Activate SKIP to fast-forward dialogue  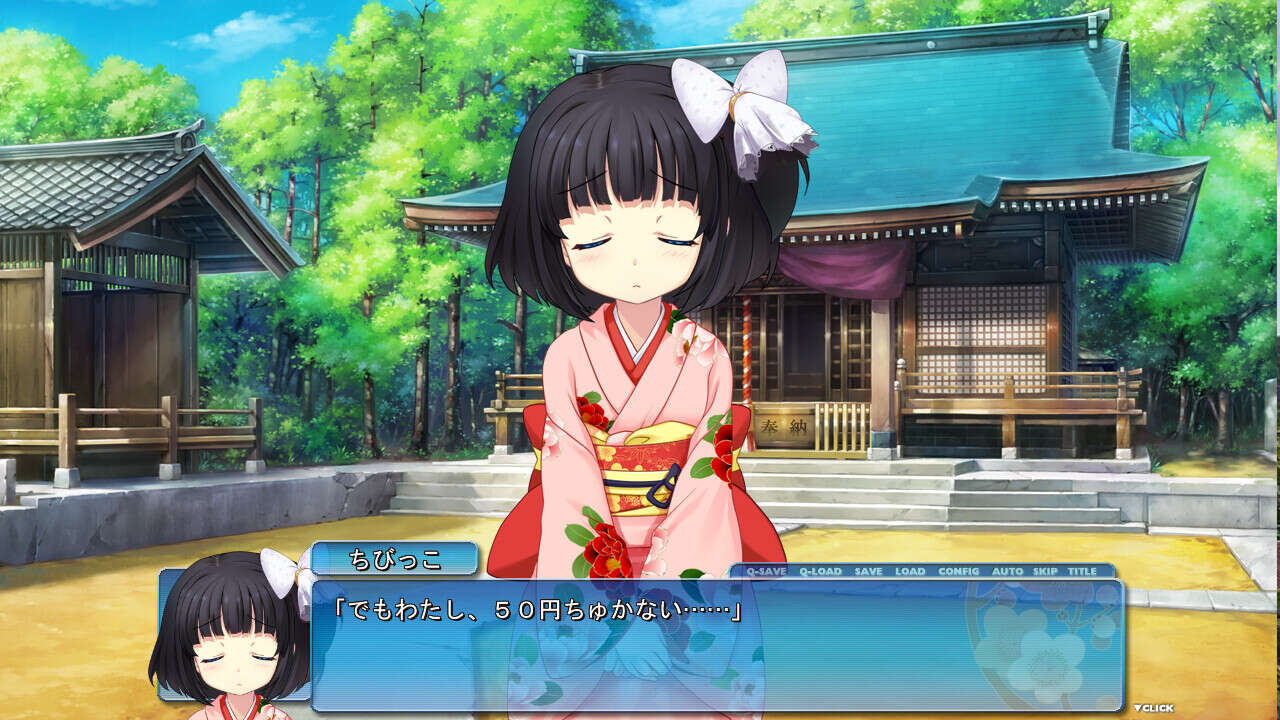[1045, 571]
